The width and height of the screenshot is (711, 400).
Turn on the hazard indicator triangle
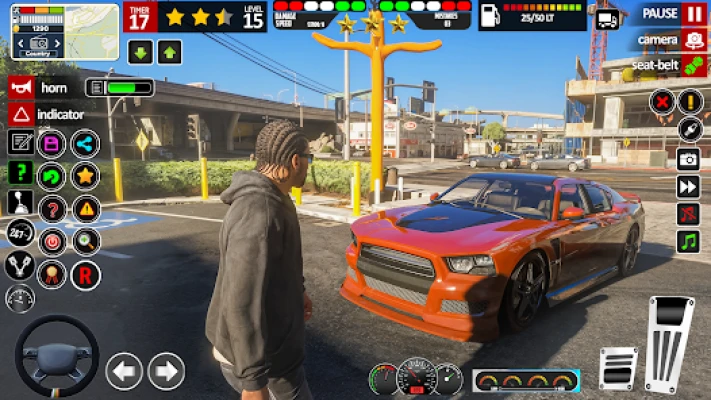coord(20,114)
